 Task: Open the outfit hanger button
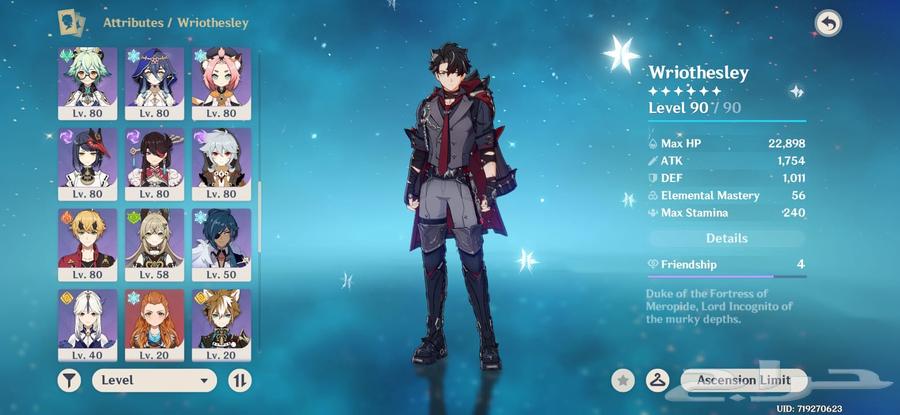tap(657, 380)
